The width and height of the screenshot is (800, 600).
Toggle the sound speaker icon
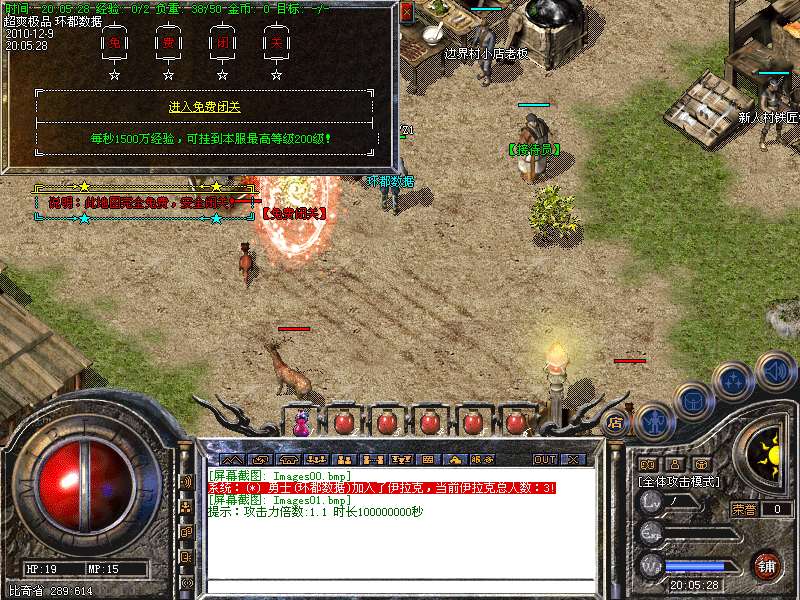click(775, 370)
